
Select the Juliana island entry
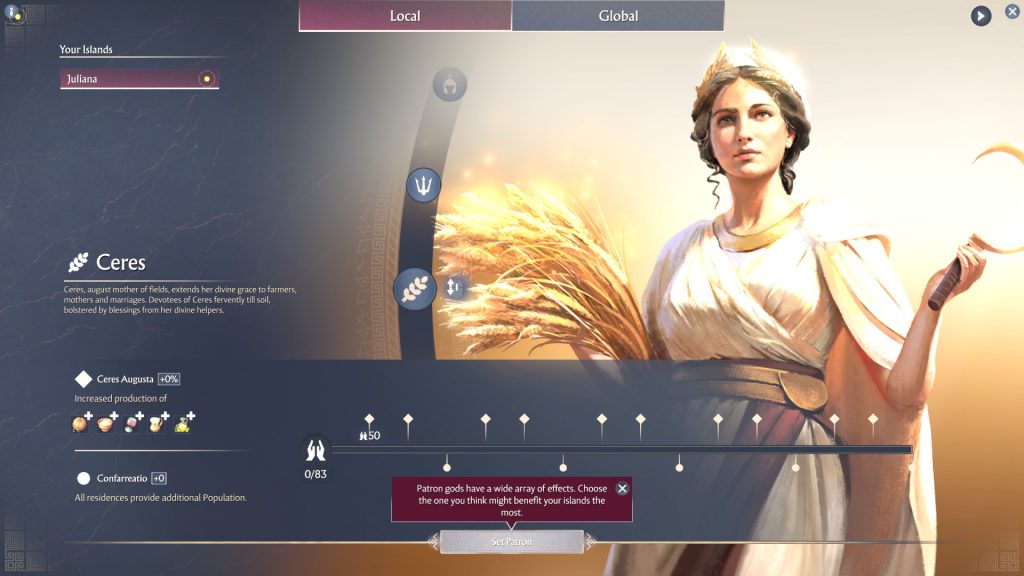(139, 78)
